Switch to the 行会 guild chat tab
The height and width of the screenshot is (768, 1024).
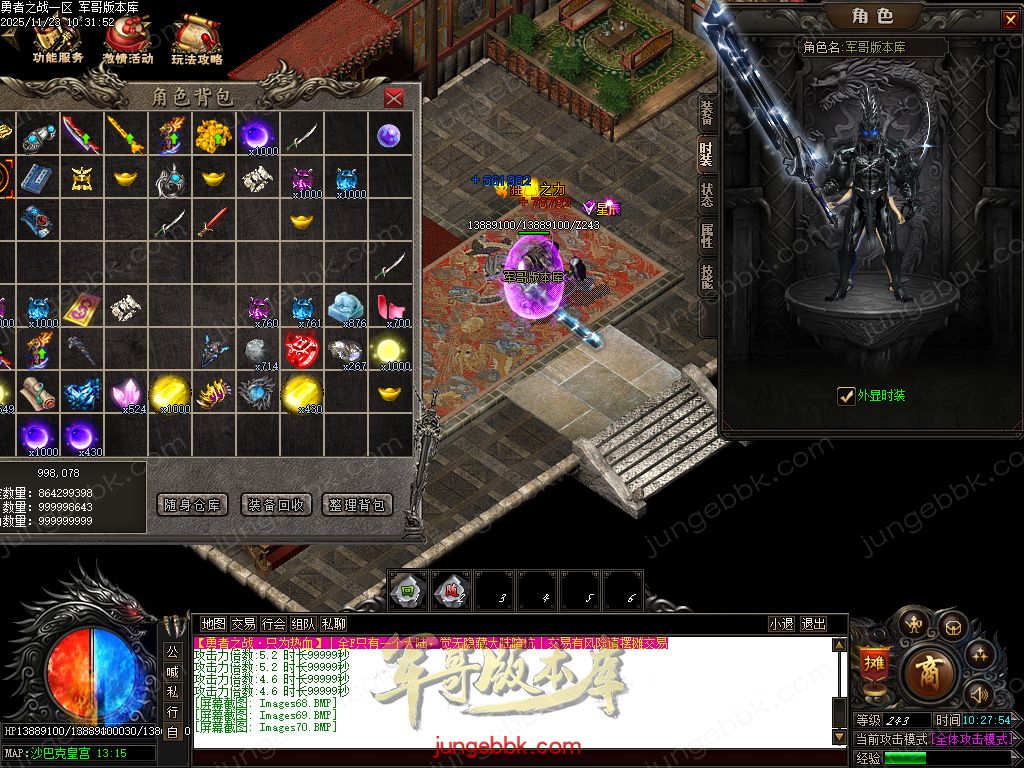(x=273, y=624)
